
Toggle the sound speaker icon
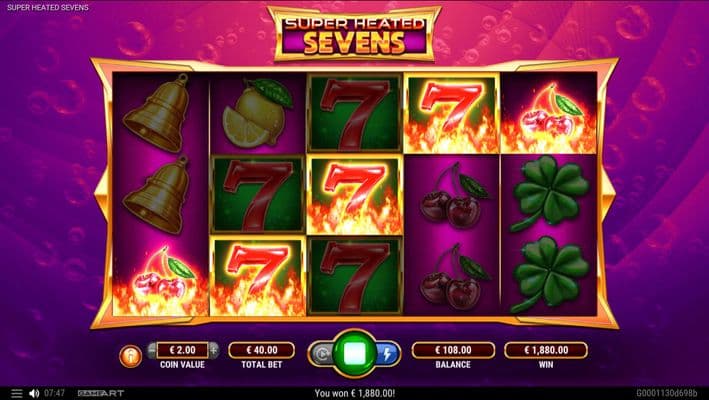click(34, 393)
